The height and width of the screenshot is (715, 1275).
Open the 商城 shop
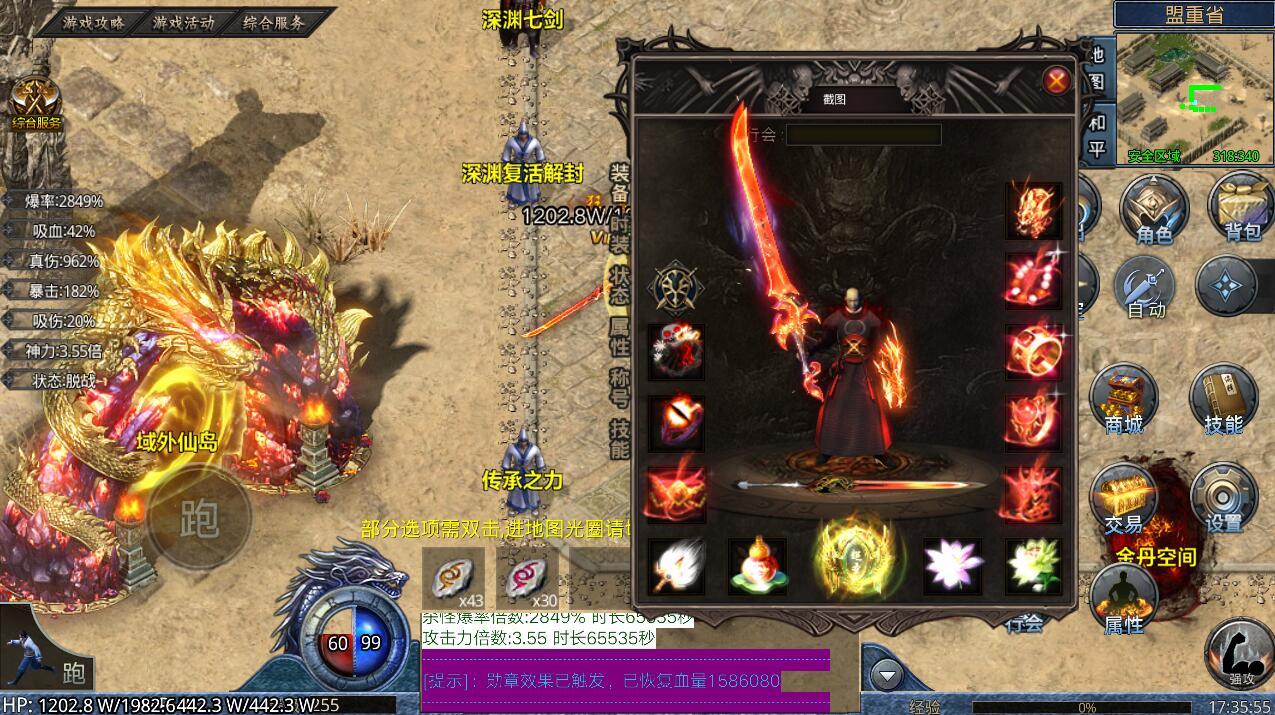(x=1123, y=398)
